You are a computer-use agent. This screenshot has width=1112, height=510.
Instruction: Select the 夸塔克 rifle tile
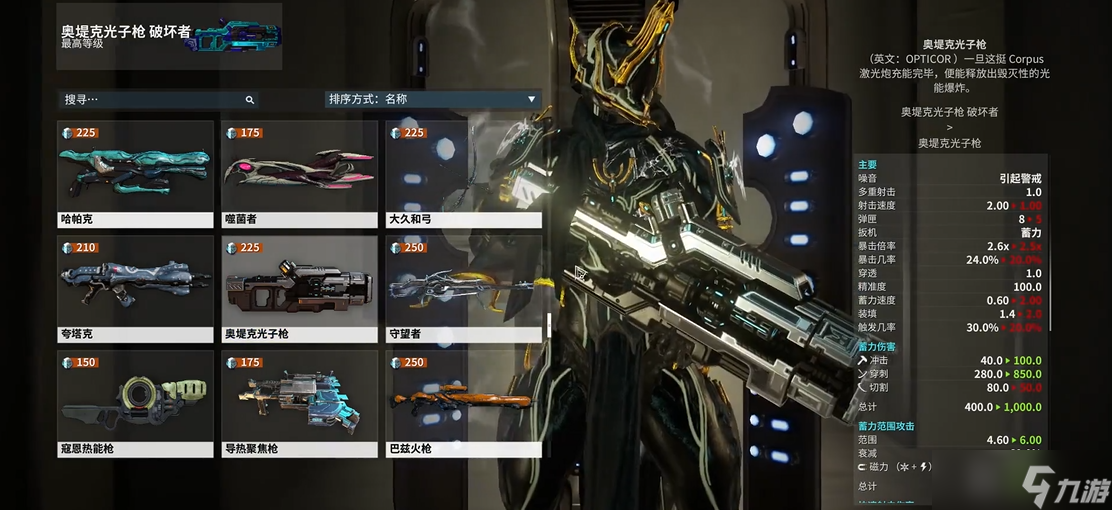[x=135, y=289]
